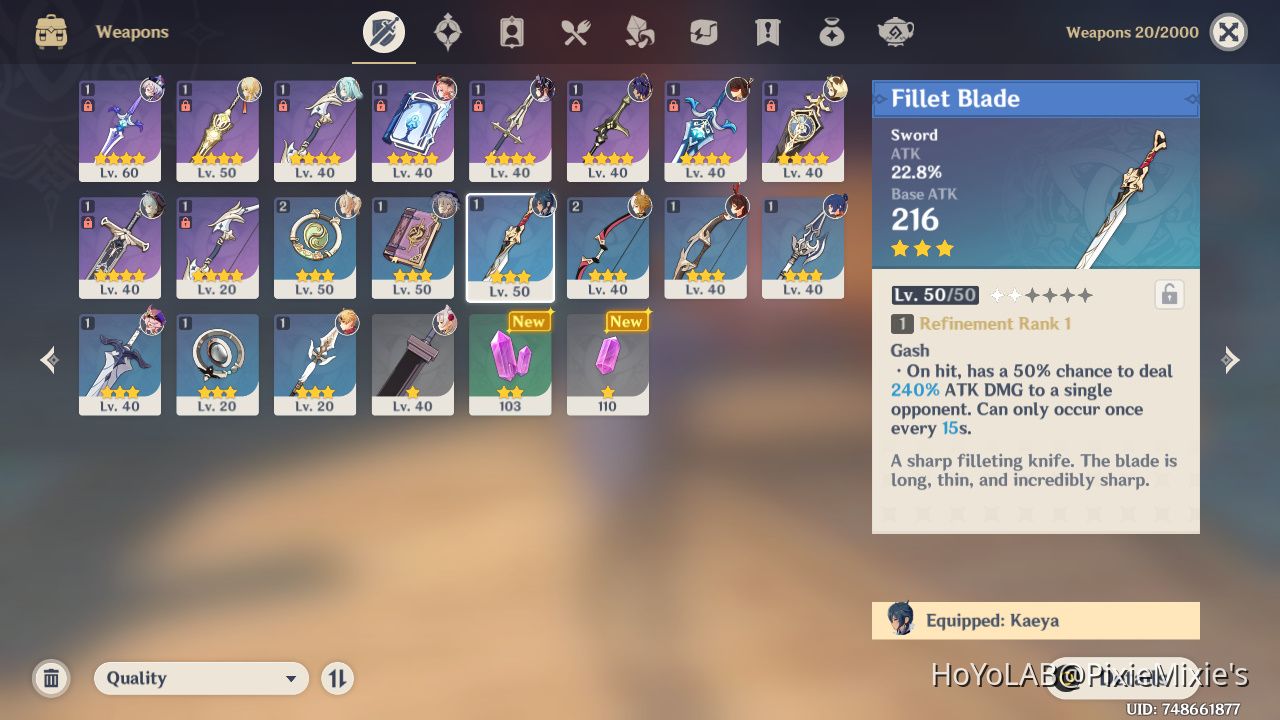Open the Materials leaf icon

(x=639, y=31)
